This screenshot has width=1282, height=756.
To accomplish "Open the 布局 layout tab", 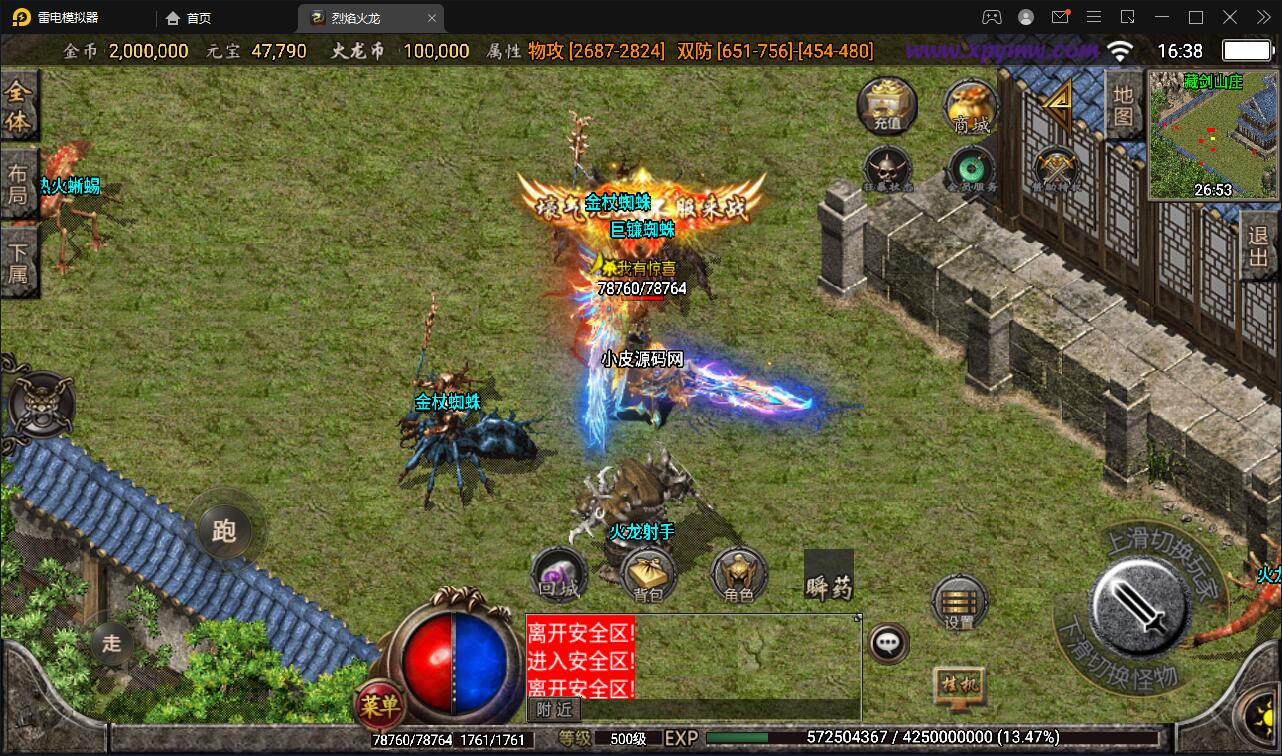I will coord(19,183).
